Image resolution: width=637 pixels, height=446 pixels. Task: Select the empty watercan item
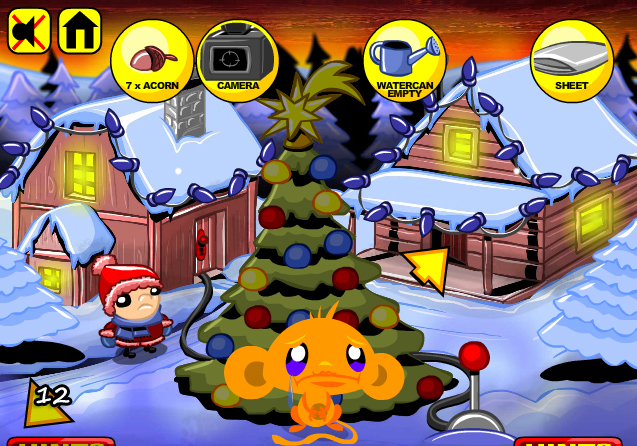pos(404,60)
